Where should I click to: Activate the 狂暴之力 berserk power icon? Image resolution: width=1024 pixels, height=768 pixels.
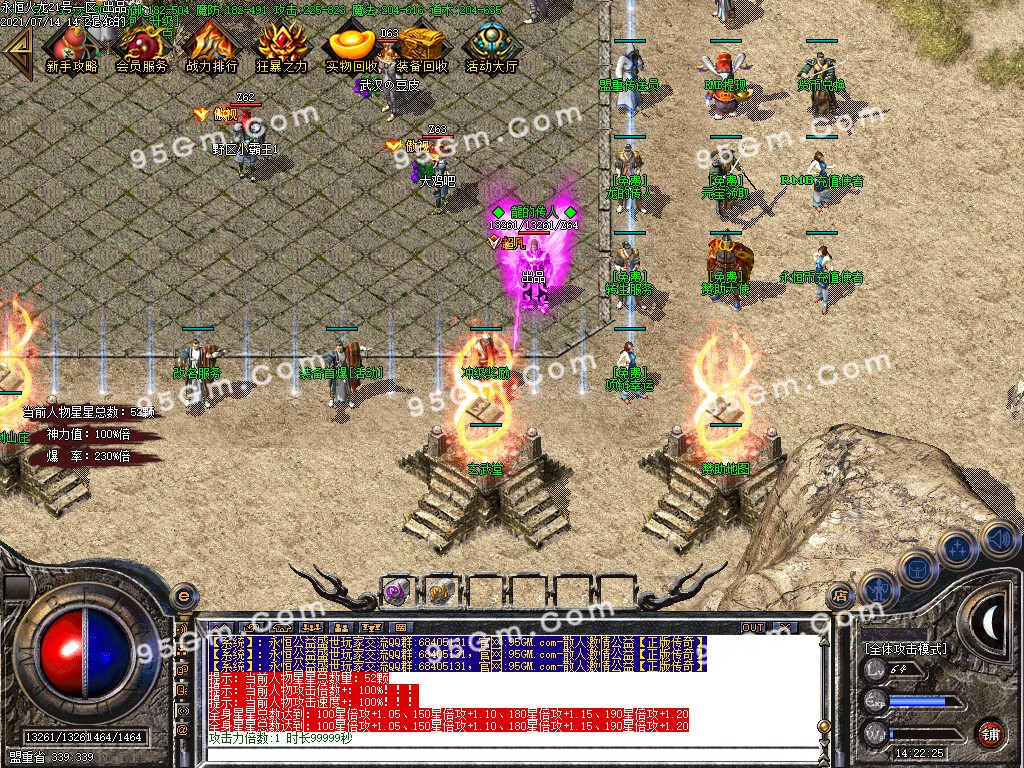pos(281,46)
